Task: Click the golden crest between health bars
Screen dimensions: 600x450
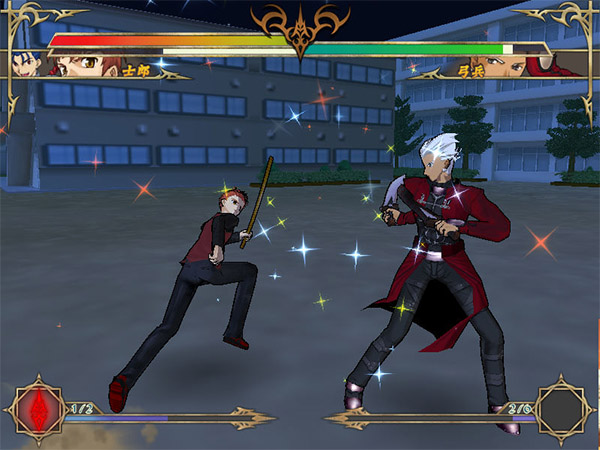Action: point(299,30)
